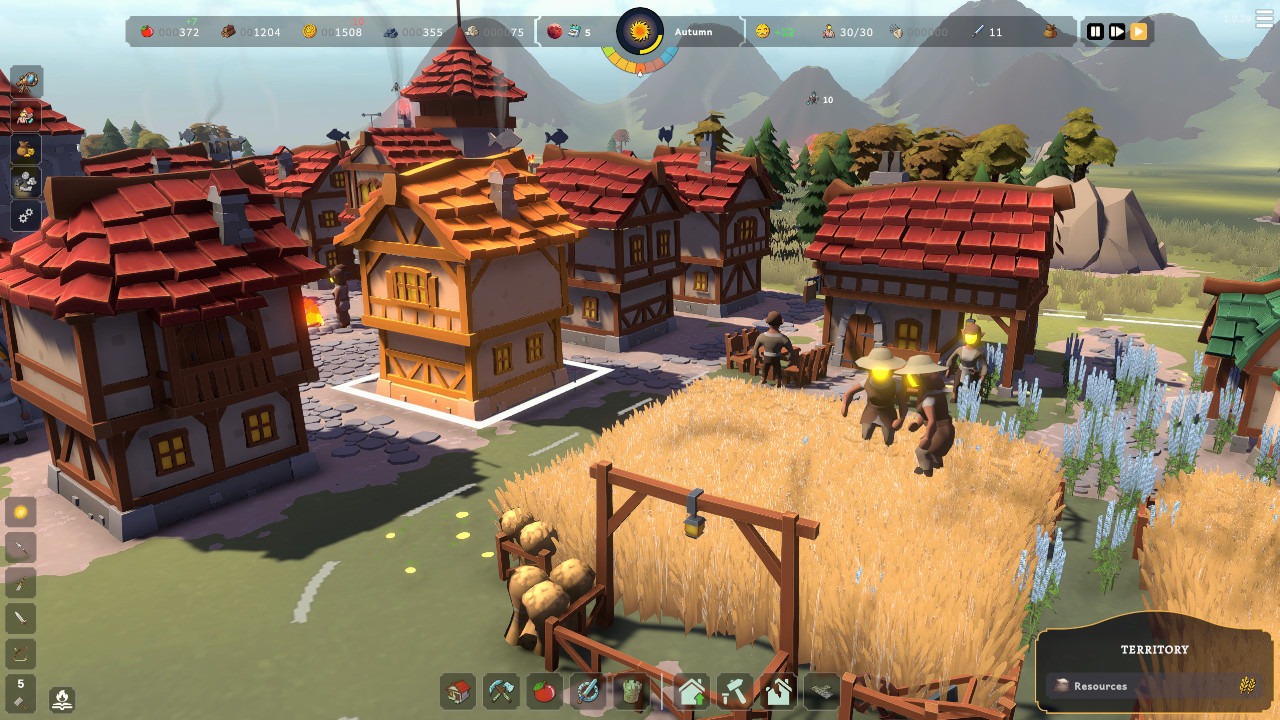Activate the house upgrade tool

click(691, 691)
